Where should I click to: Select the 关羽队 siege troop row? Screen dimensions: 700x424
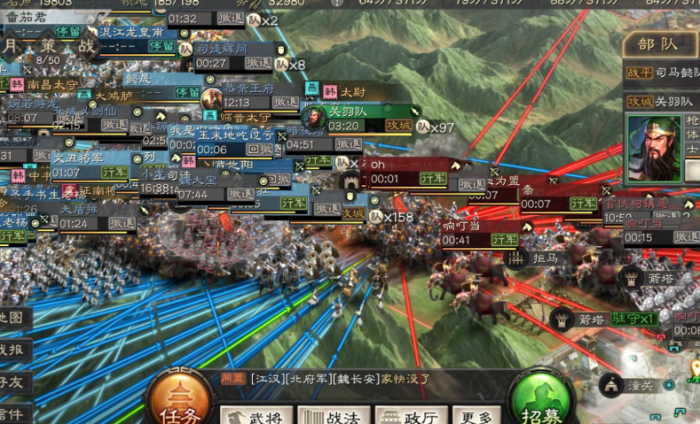[660, 101]
